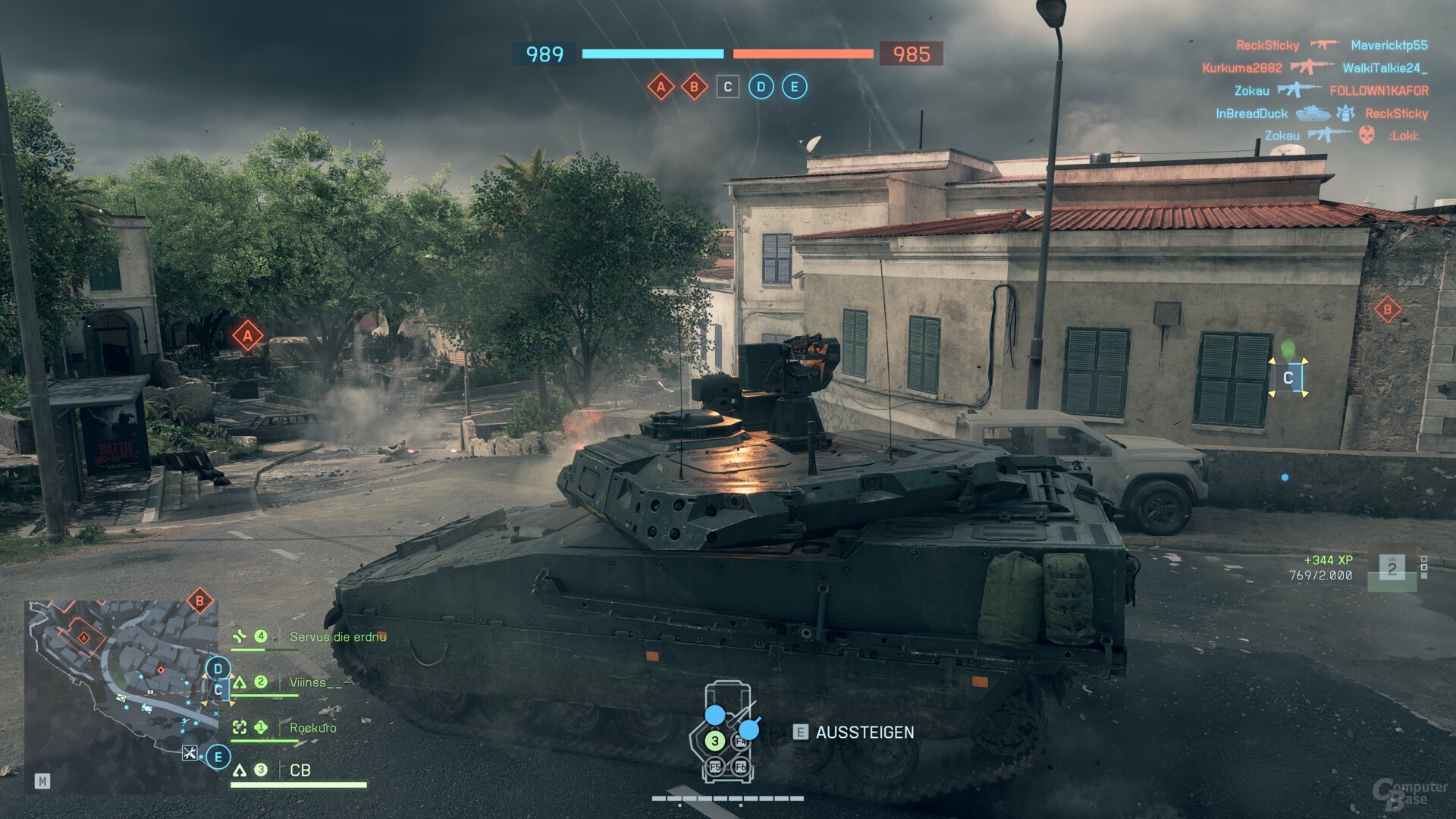Select objective D in the top flag row
The image size is (1456, 819).
761,86
